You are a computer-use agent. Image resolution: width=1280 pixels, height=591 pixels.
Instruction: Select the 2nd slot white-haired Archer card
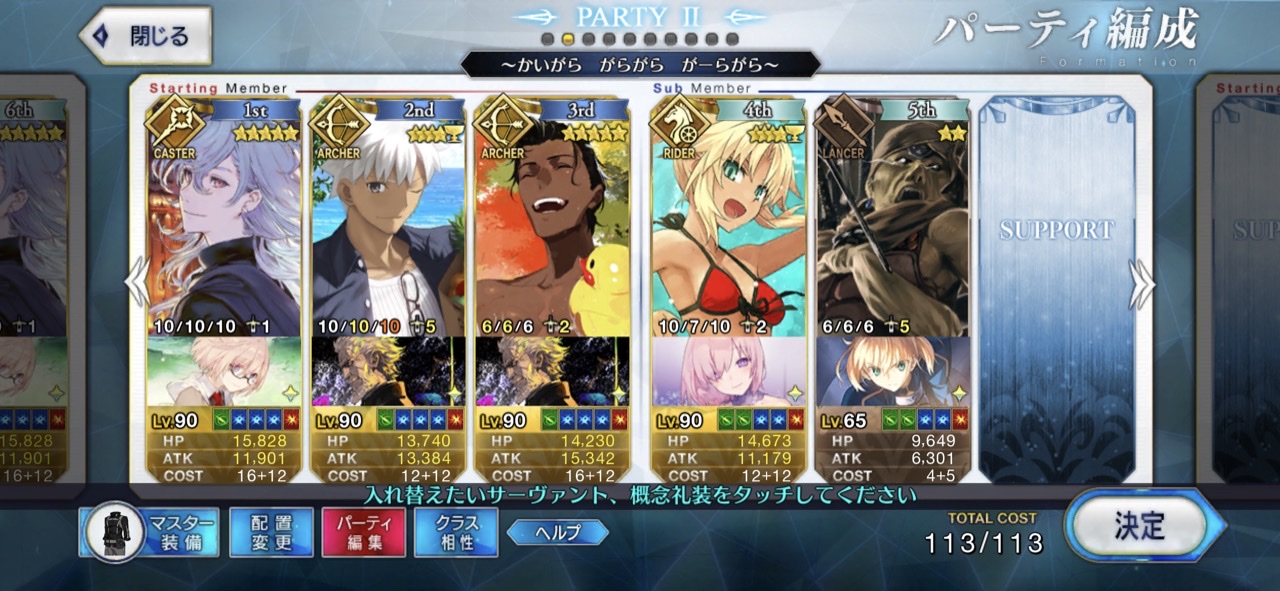388,230
